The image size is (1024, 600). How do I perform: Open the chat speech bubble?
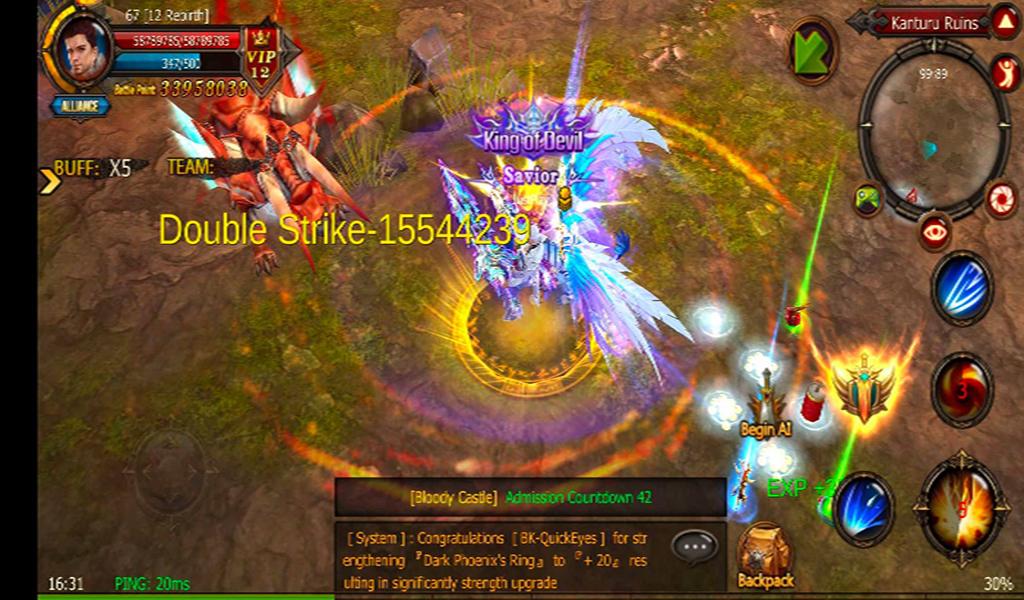(694, 546)
